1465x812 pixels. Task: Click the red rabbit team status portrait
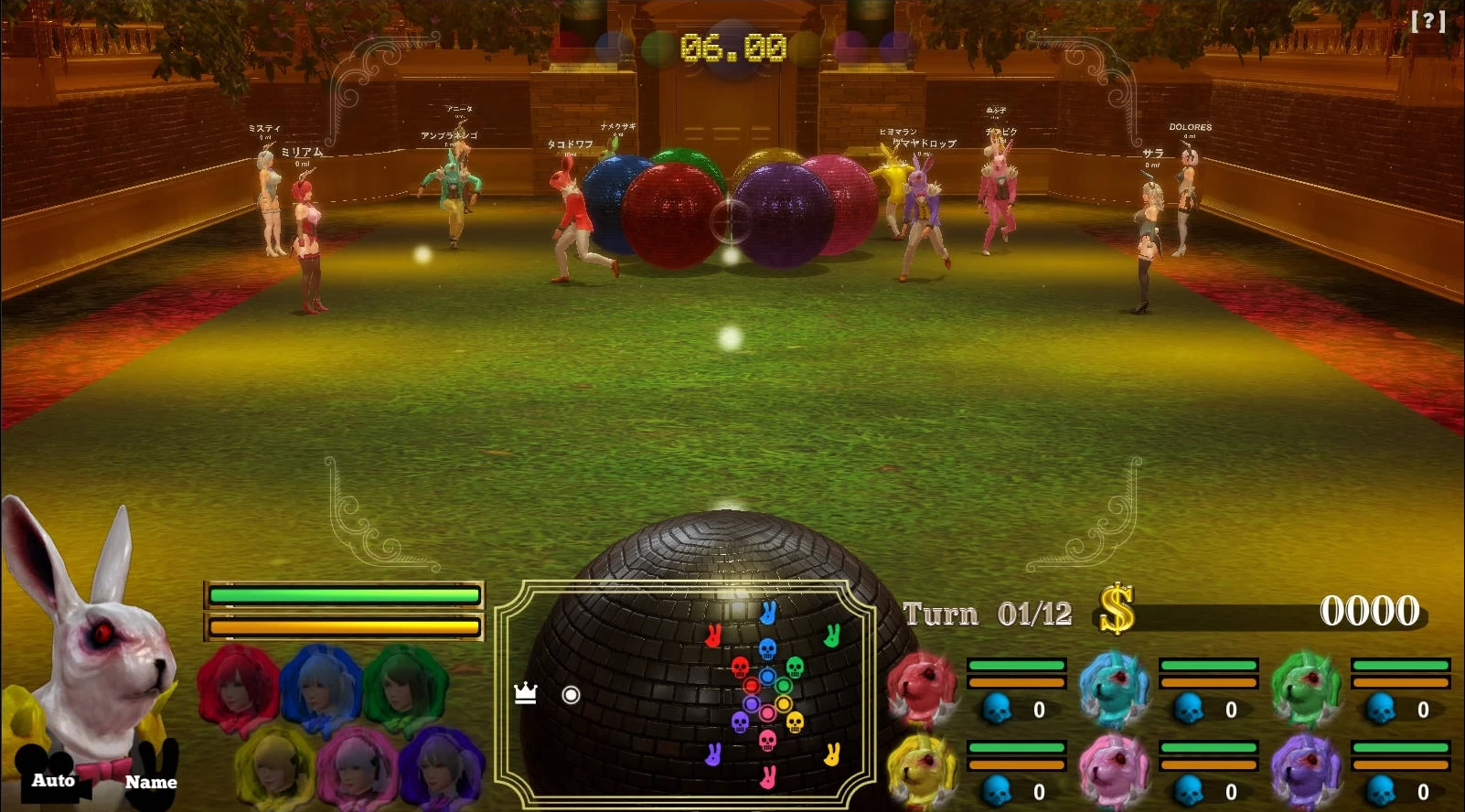pyautogui.click(x=922, y=688)
